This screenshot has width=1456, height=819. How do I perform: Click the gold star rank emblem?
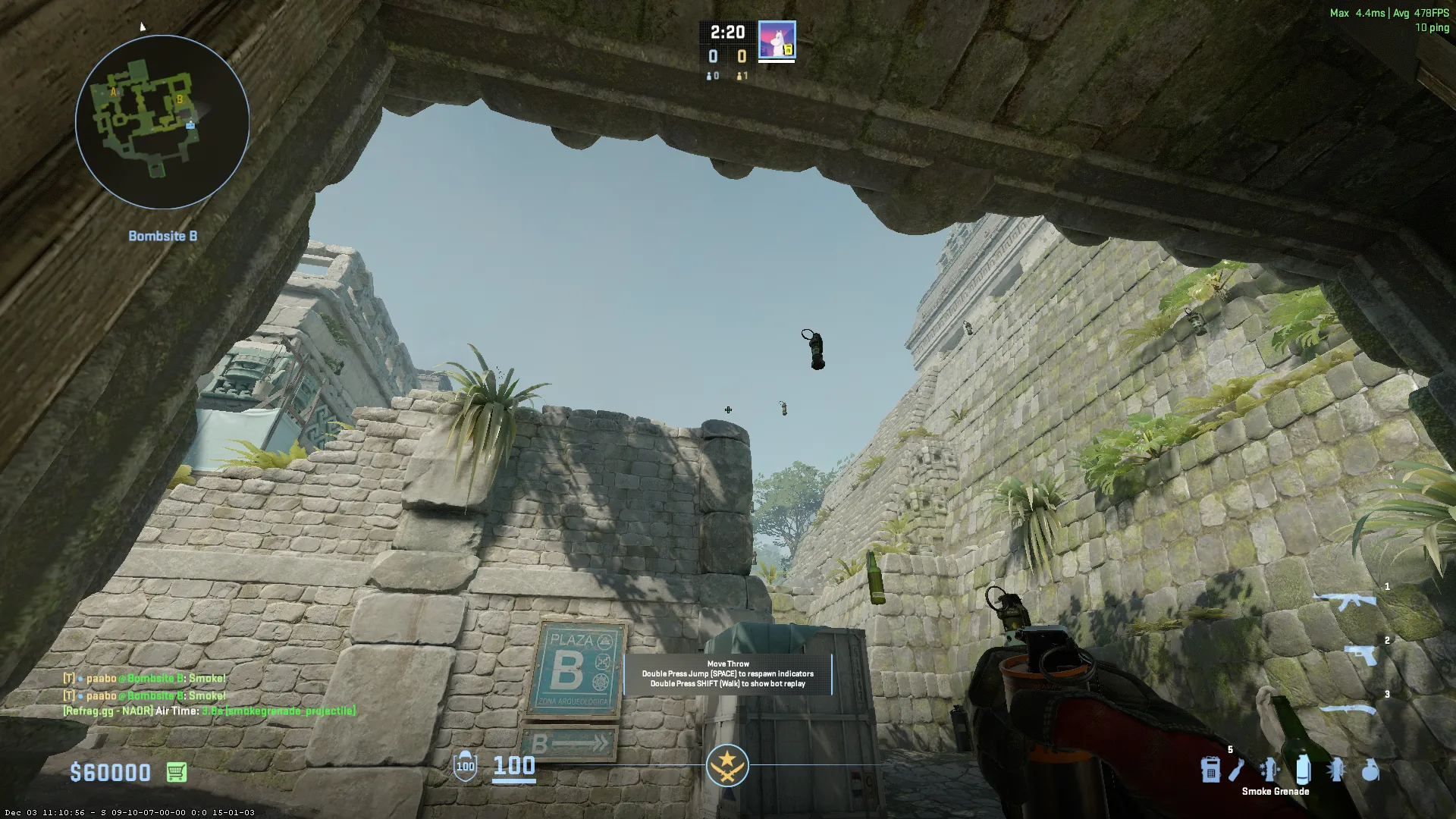727,765
